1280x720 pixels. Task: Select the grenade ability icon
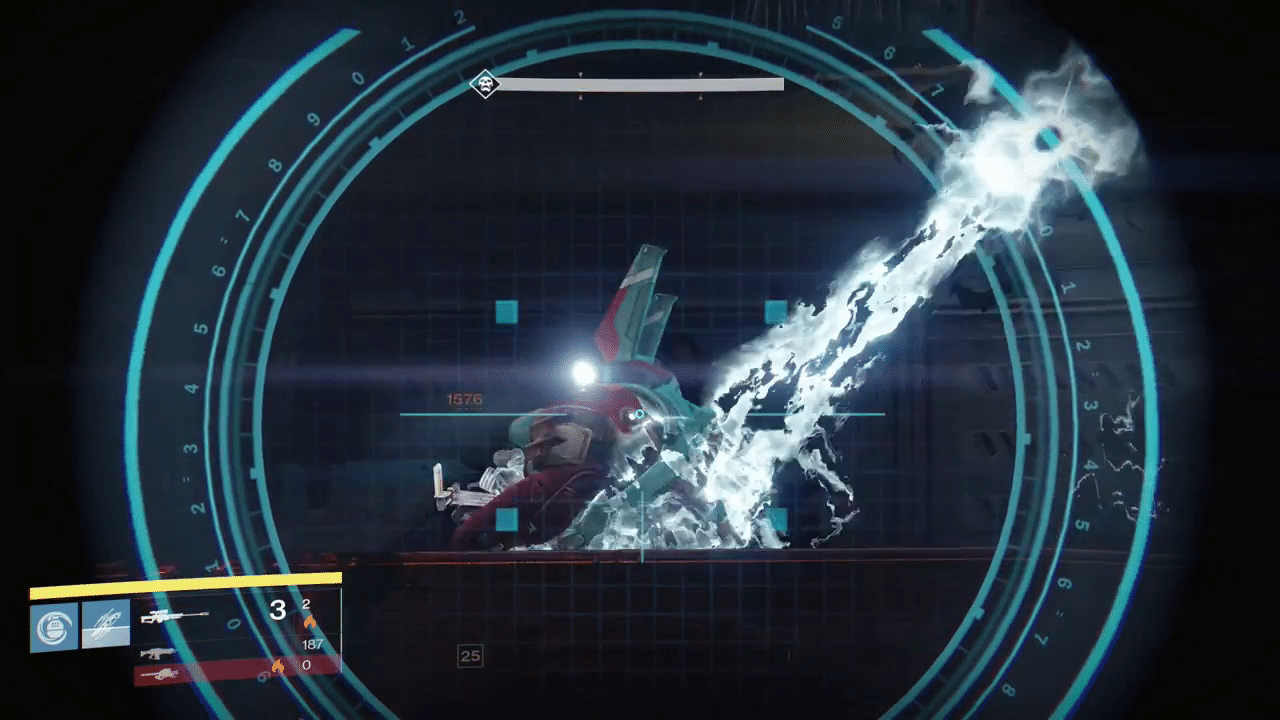coord(54,627)
